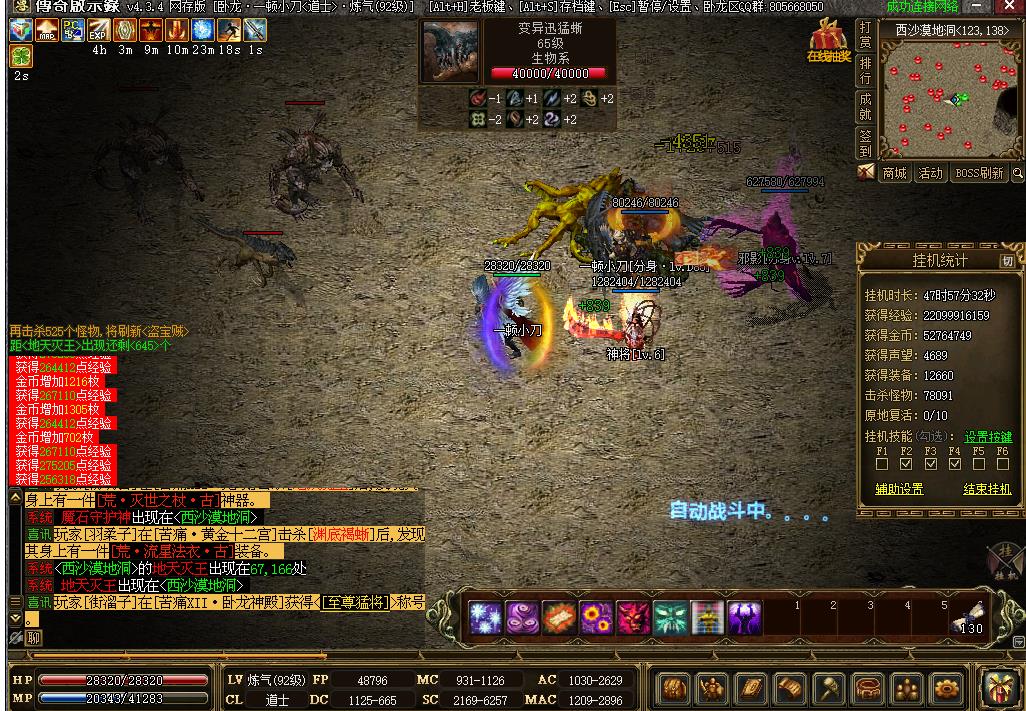
Task: Open the gear settings icon in bottom bar
Action: pyautogui.click(x=945, y=689)
